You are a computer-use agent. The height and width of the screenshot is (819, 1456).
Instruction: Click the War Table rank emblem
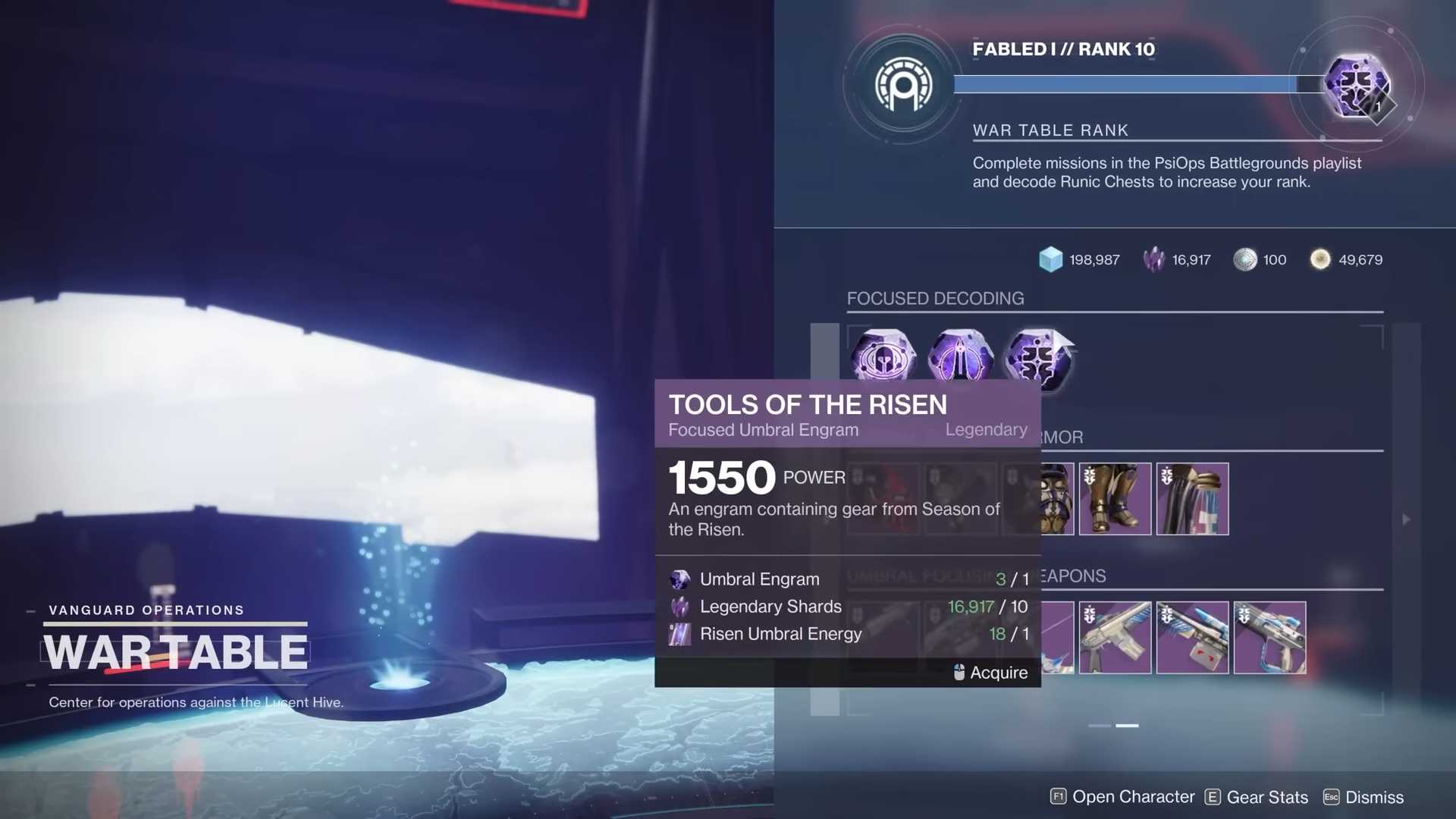click(902, 85)
